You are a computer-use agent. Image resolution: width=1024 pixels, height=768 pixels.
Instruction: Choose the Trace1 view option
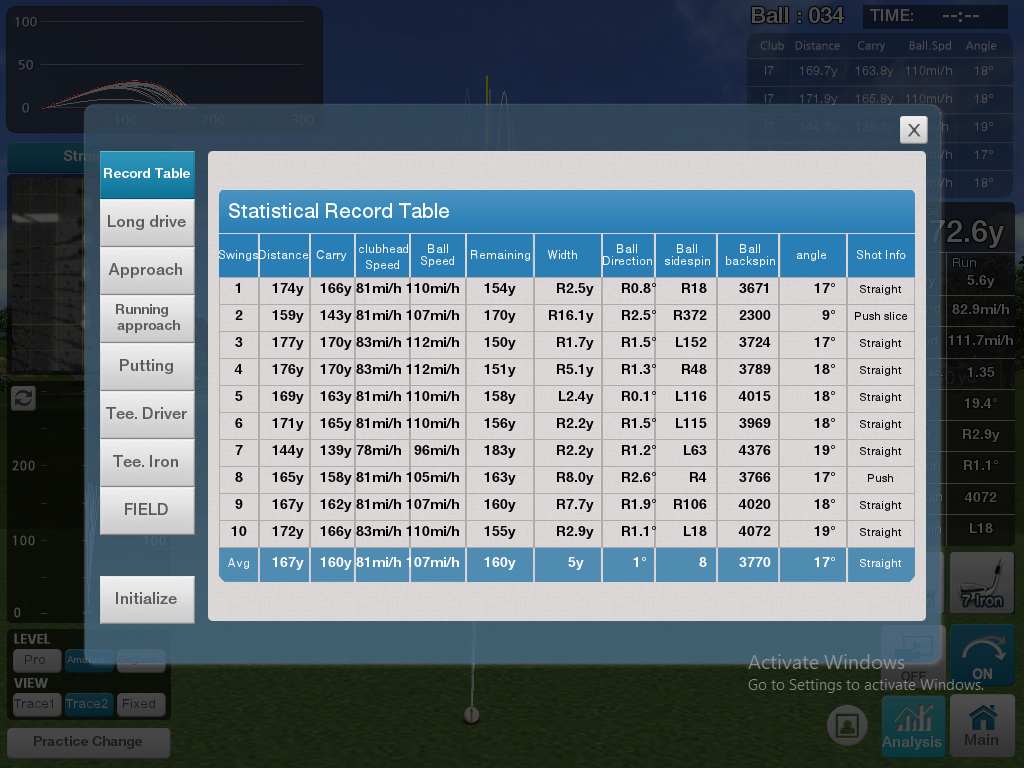(x=36, y=704)
